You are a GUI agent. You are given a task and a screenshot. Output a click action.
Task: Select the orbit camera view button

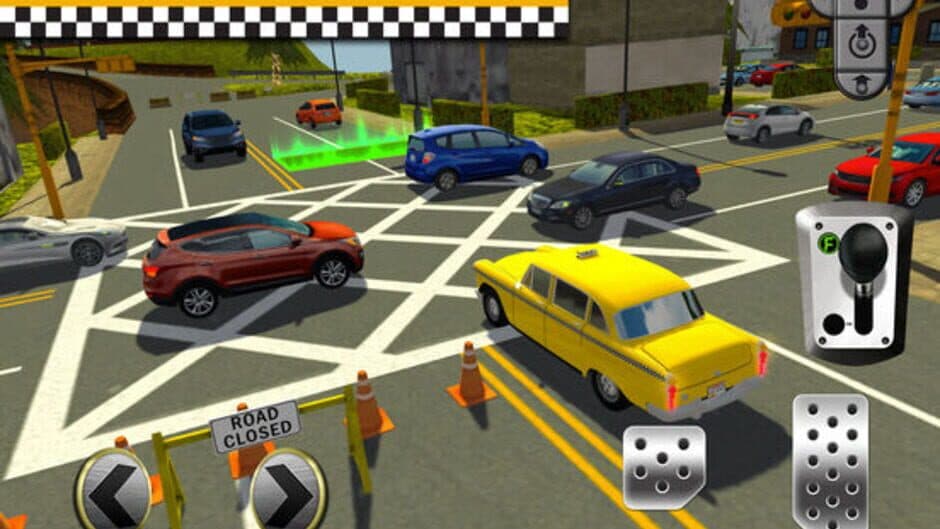[859, 43]
